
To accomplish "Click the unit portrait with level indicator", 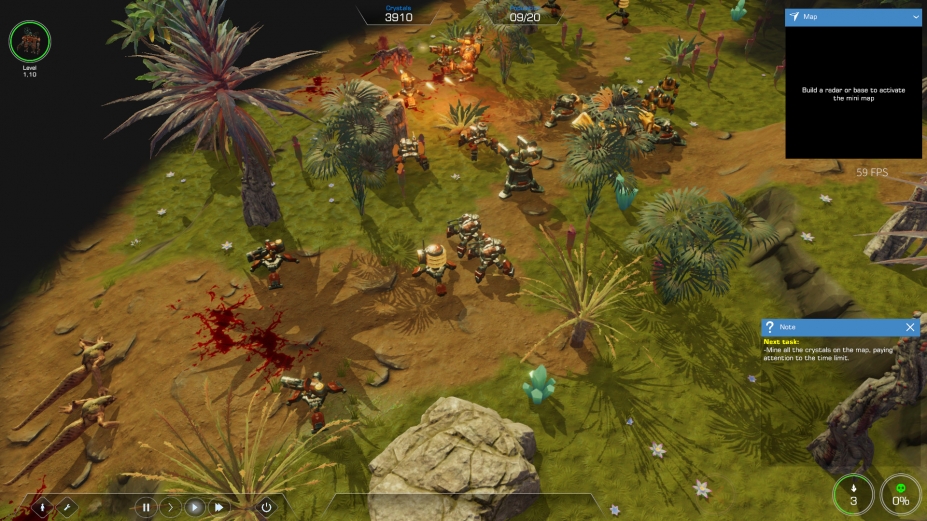I will [x=29, y=42].
